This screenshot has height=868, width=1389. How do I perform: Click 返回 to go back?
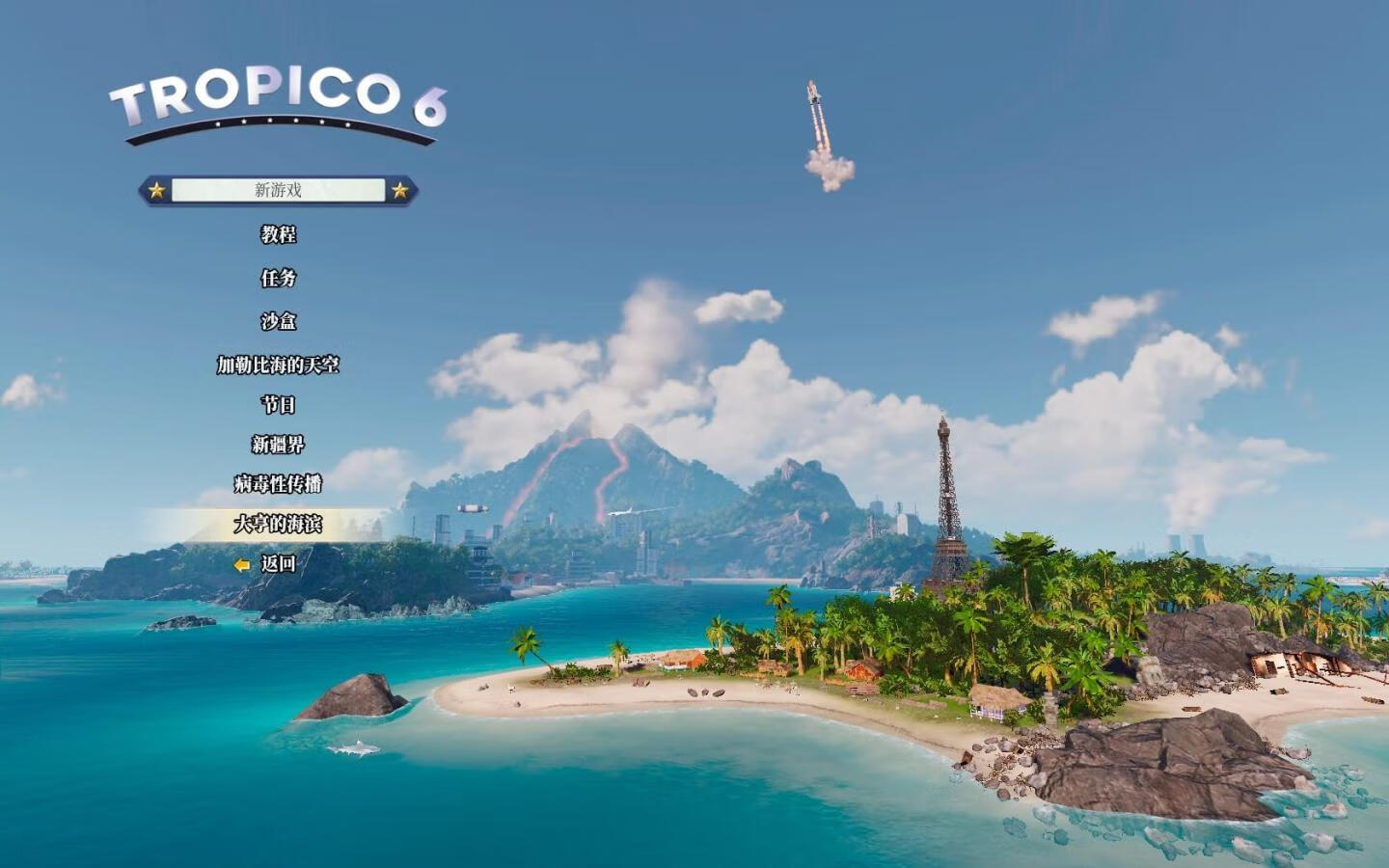pos(278,564)
